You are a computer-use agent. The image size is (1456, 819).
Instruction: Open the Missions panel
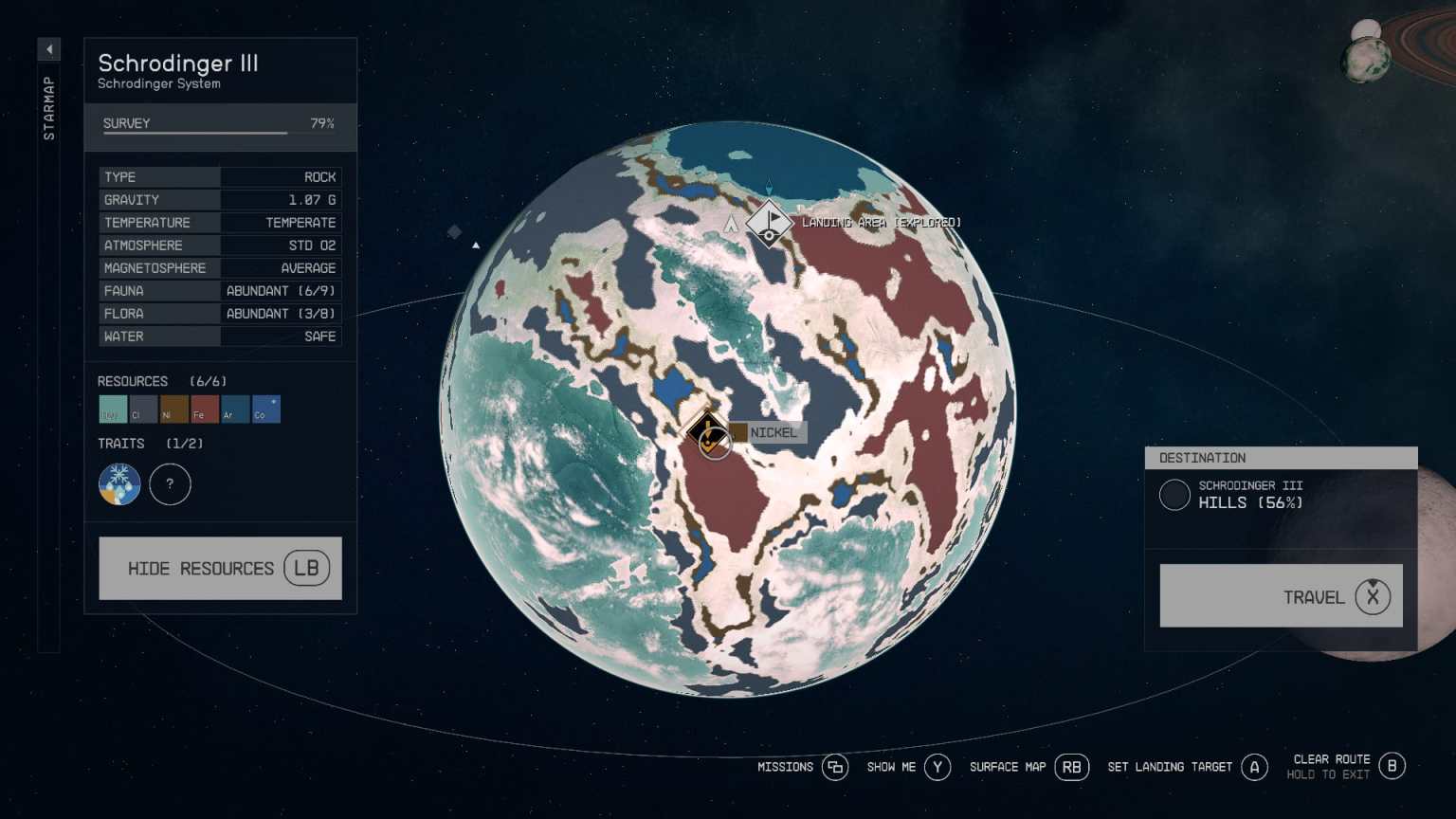pyautogui.click(x=835, y=767)
